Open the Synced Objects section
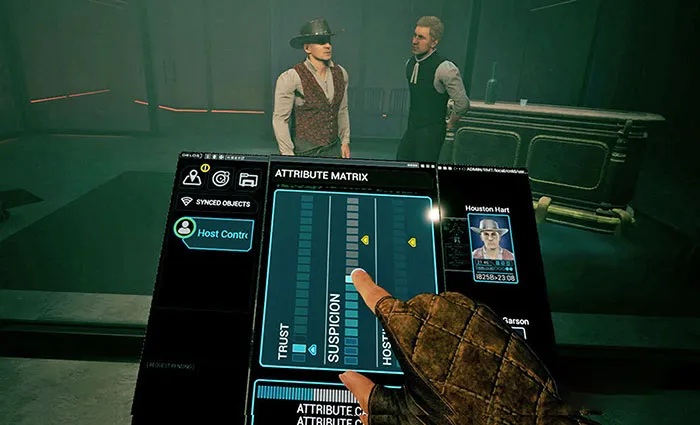Screen dimensions: 700x425 [216, 201]
